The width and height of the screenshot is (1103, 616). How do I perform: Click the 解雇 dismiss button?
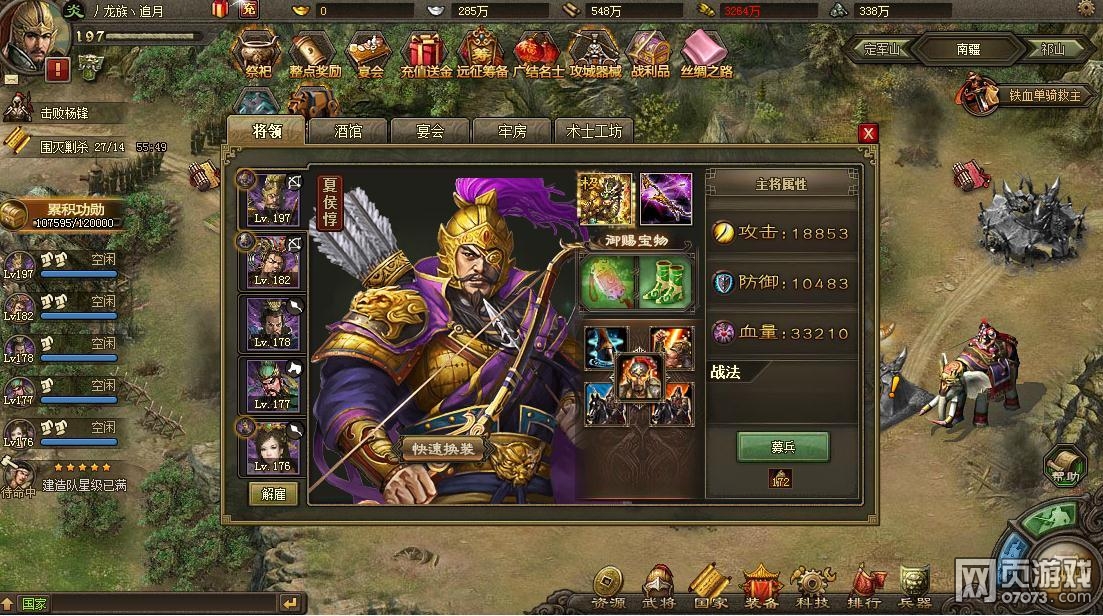[x=273, y=493]
